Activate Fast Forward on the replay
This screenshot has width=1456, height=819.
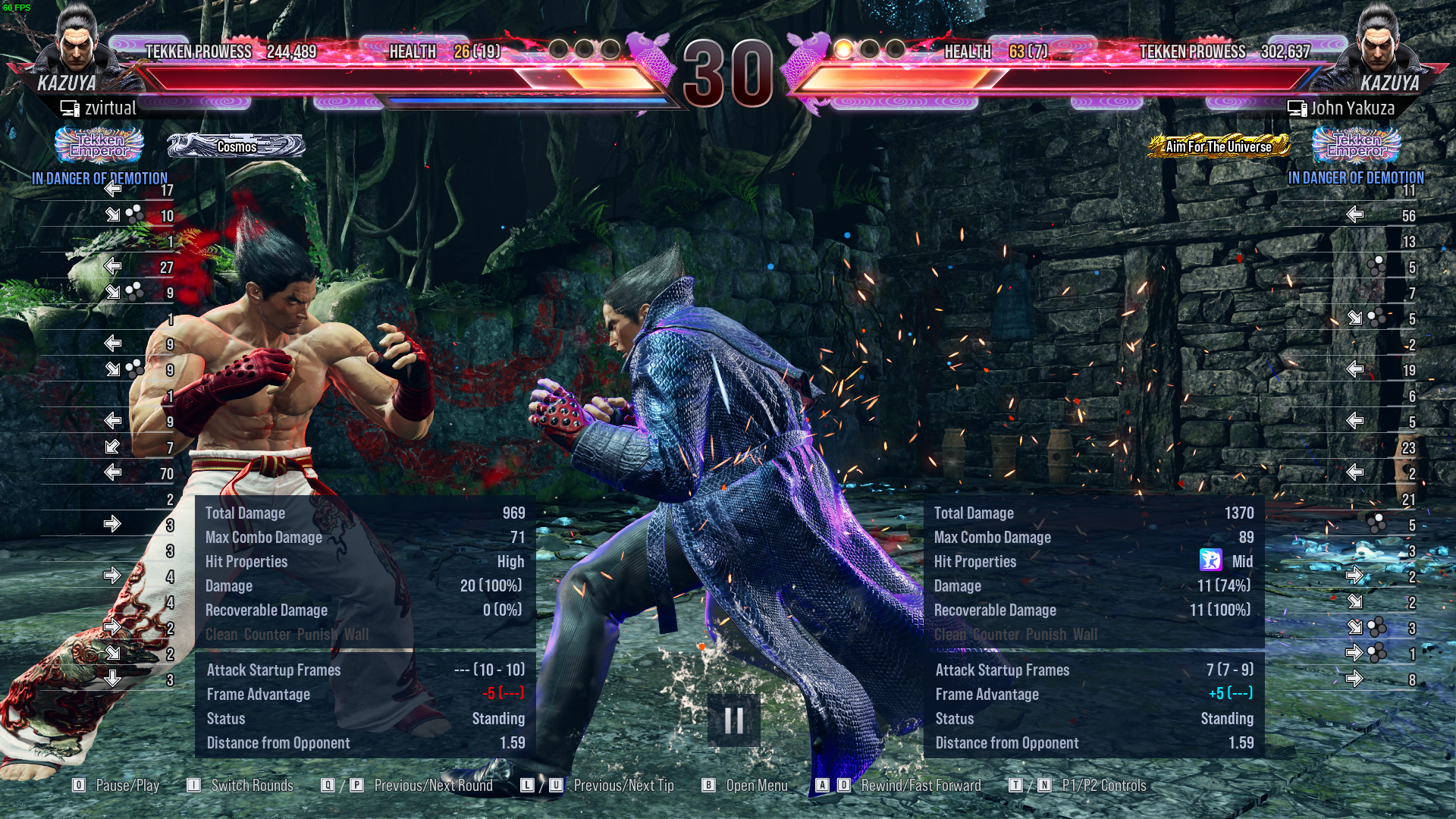click(844, 786)
